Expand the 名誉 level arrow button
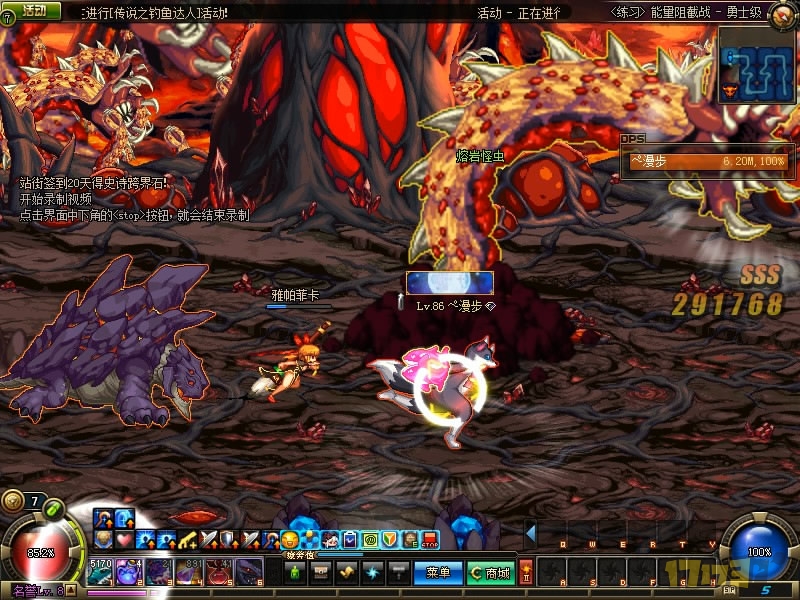This screenshot has width=800, height=600. coord(74,592)
